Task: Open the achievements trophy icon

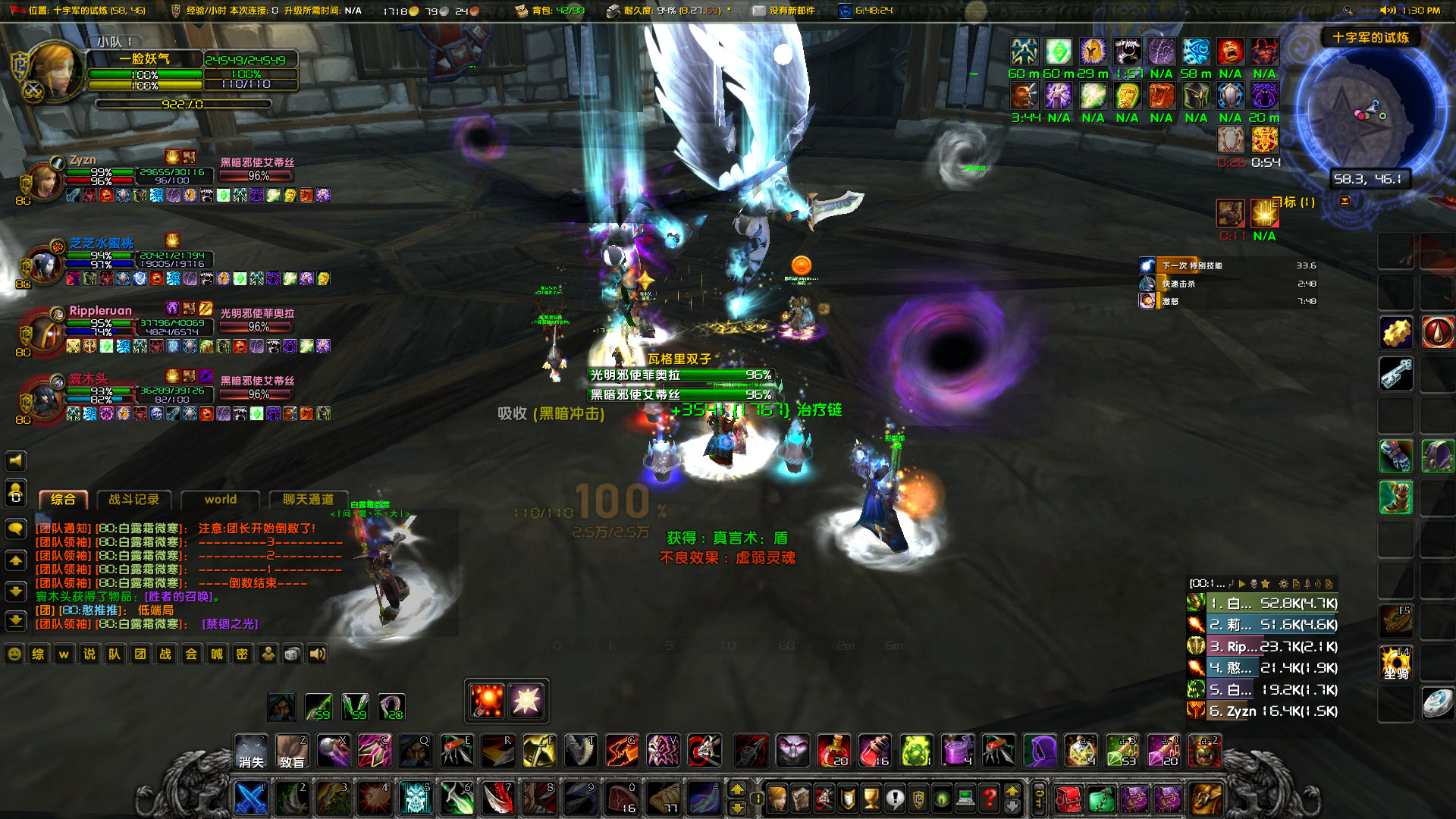Action: tap(871, 798)
